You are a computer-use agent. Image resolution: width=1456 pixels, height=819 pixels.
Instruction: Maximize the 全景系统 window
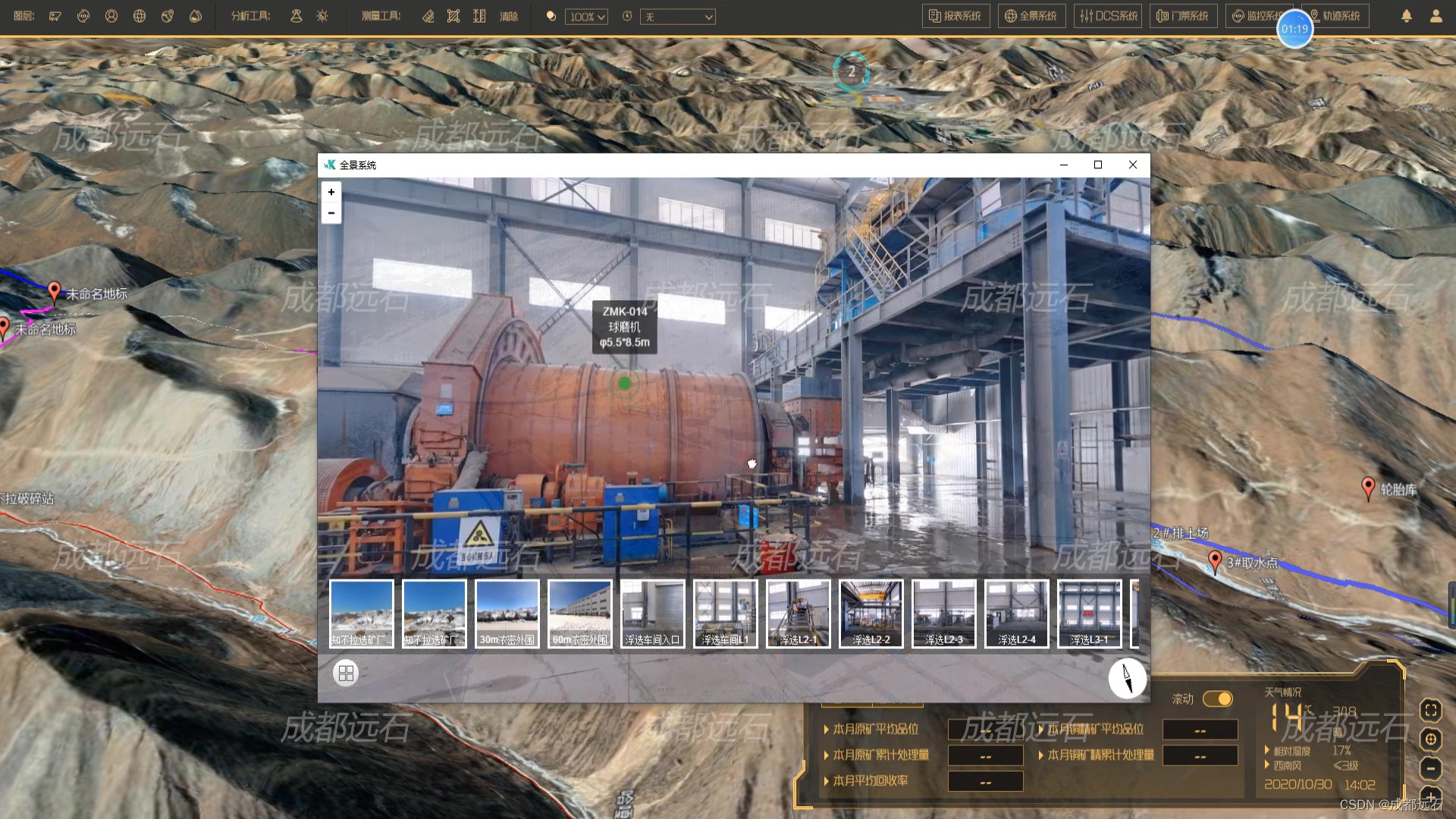[1097, 165]
